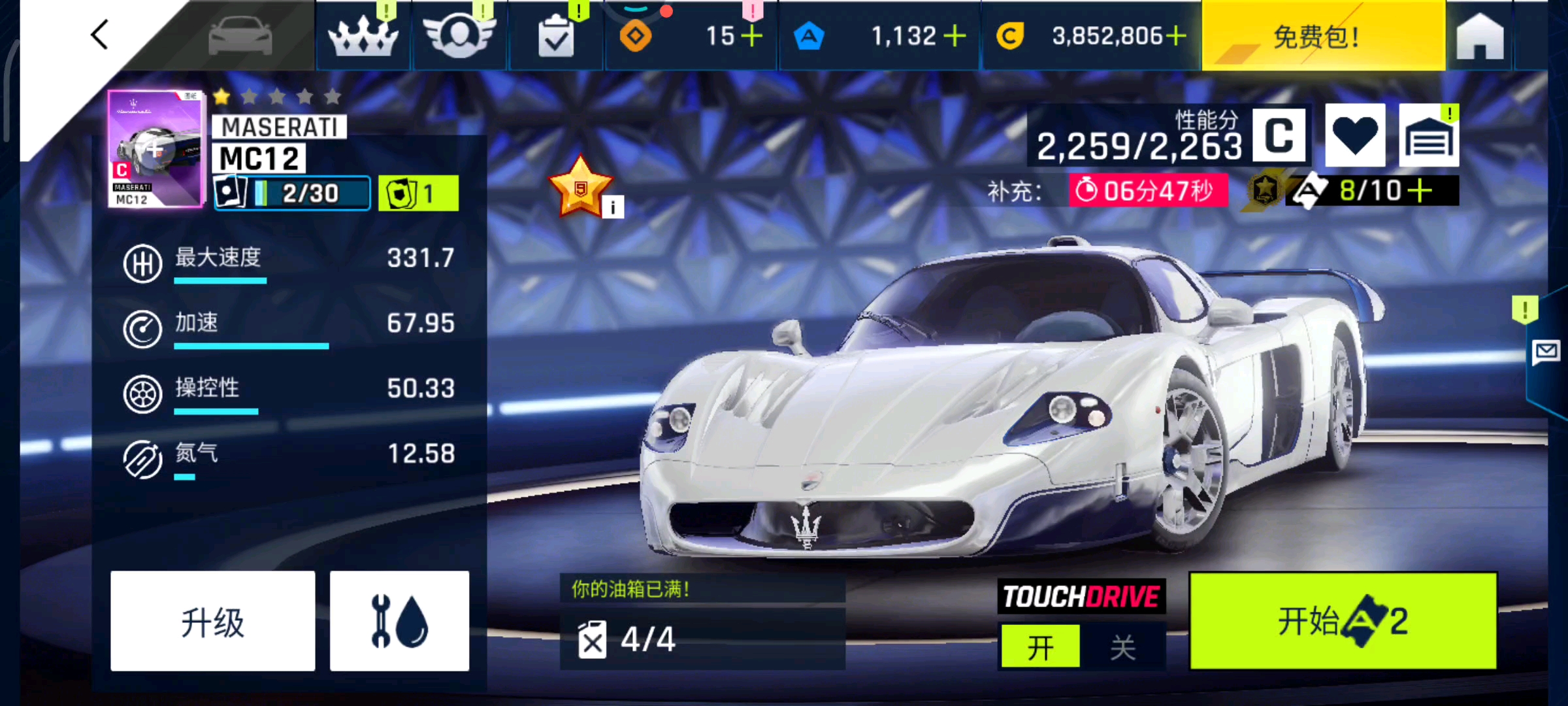Open the winged player profile icon
Screen dimensions: 1568x706
pyautogui.click(x=459, y=37)
